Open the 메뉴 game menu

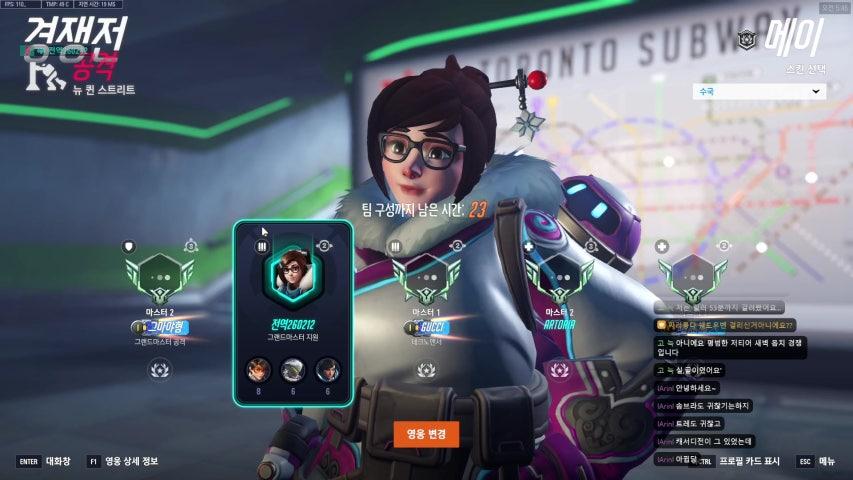[x=818, y=461]
